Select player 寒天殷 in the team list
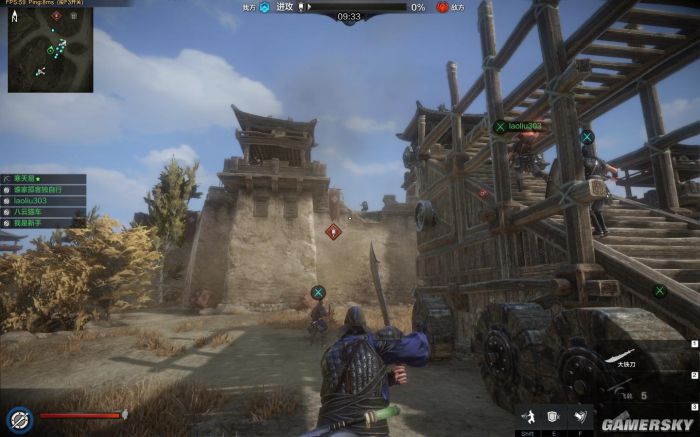Image resolution: width=700 pixels, height=437 pixels. [x=24, y=177]
